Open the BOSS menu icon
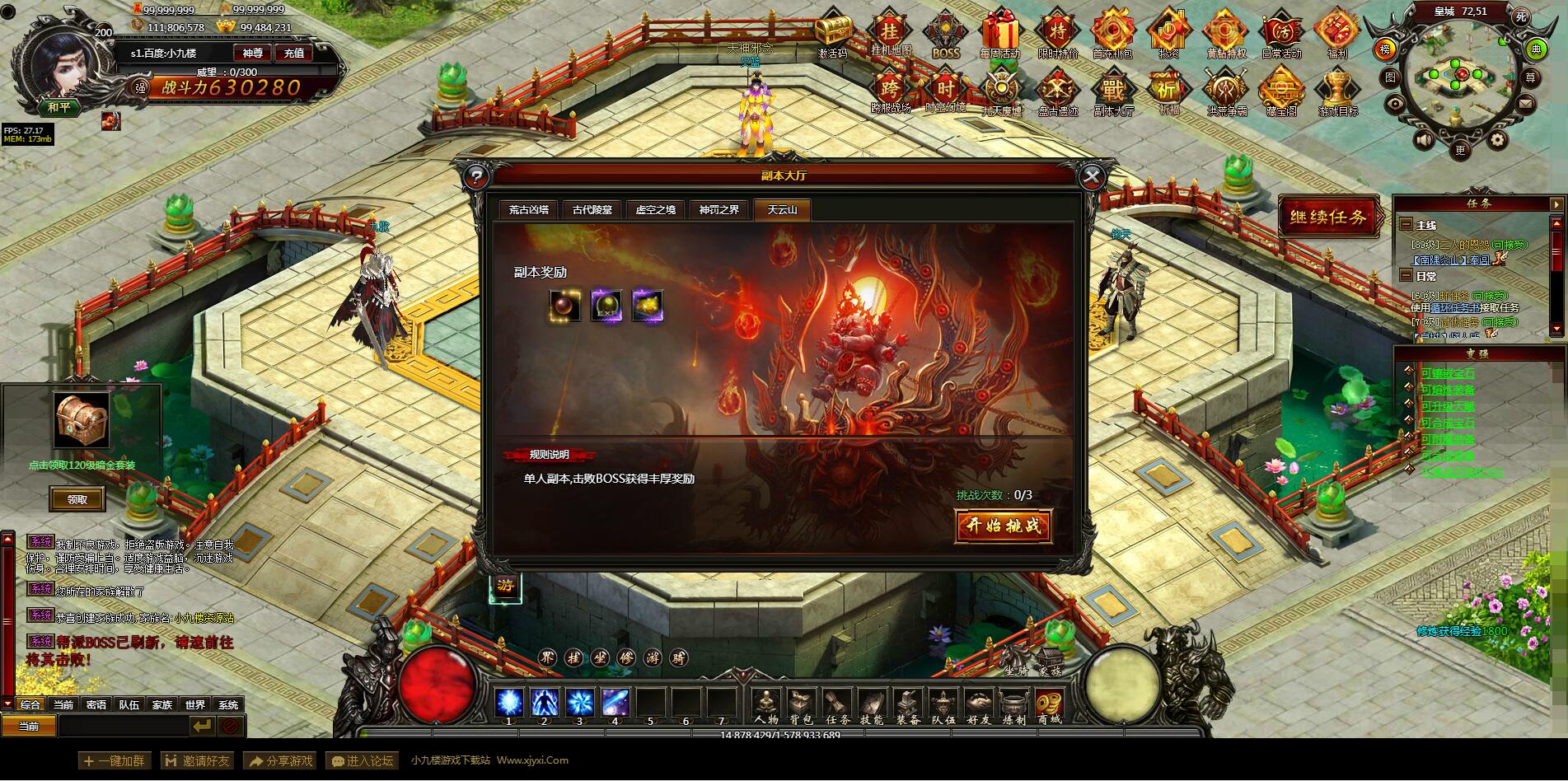The image size is (1568, 781). 945,36
